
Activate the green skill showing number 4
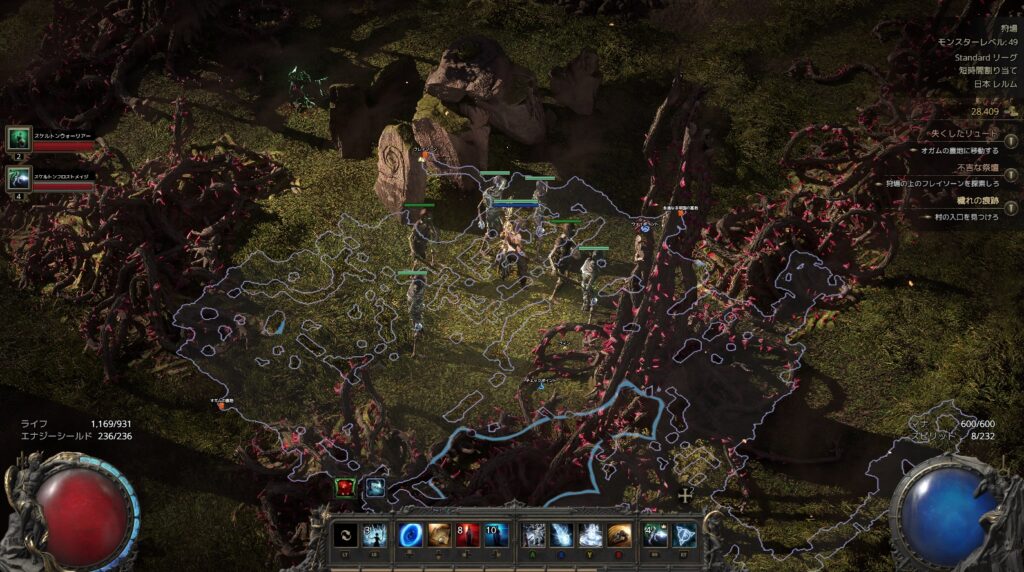(656, 535)
